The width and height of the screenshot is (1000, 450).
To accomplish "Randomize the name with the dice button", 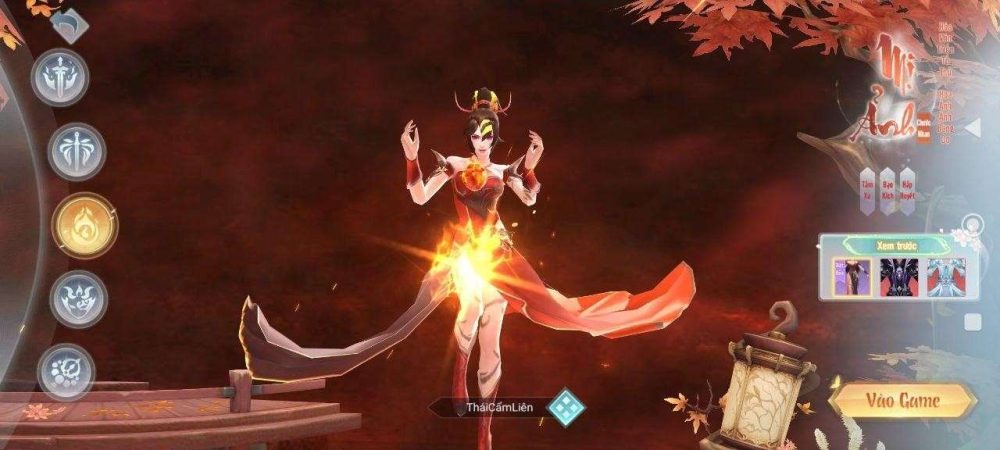I will pyautogui.click(x=566, y=407).
